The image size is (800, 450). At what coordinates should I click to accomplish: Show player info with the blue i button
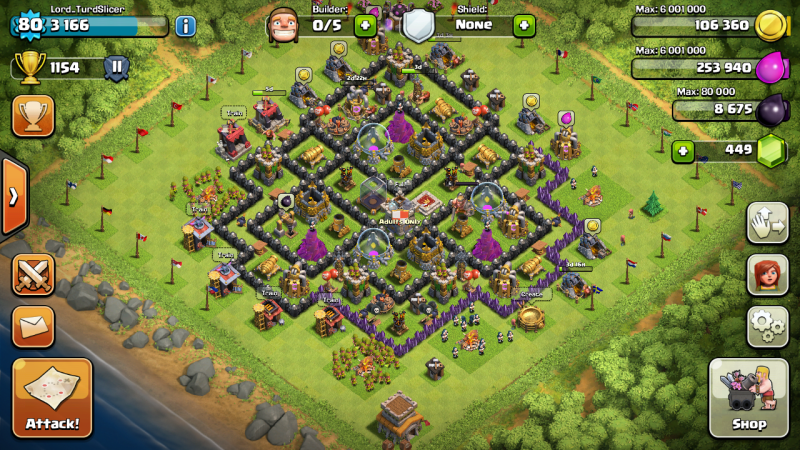click(x=185, y=26)
